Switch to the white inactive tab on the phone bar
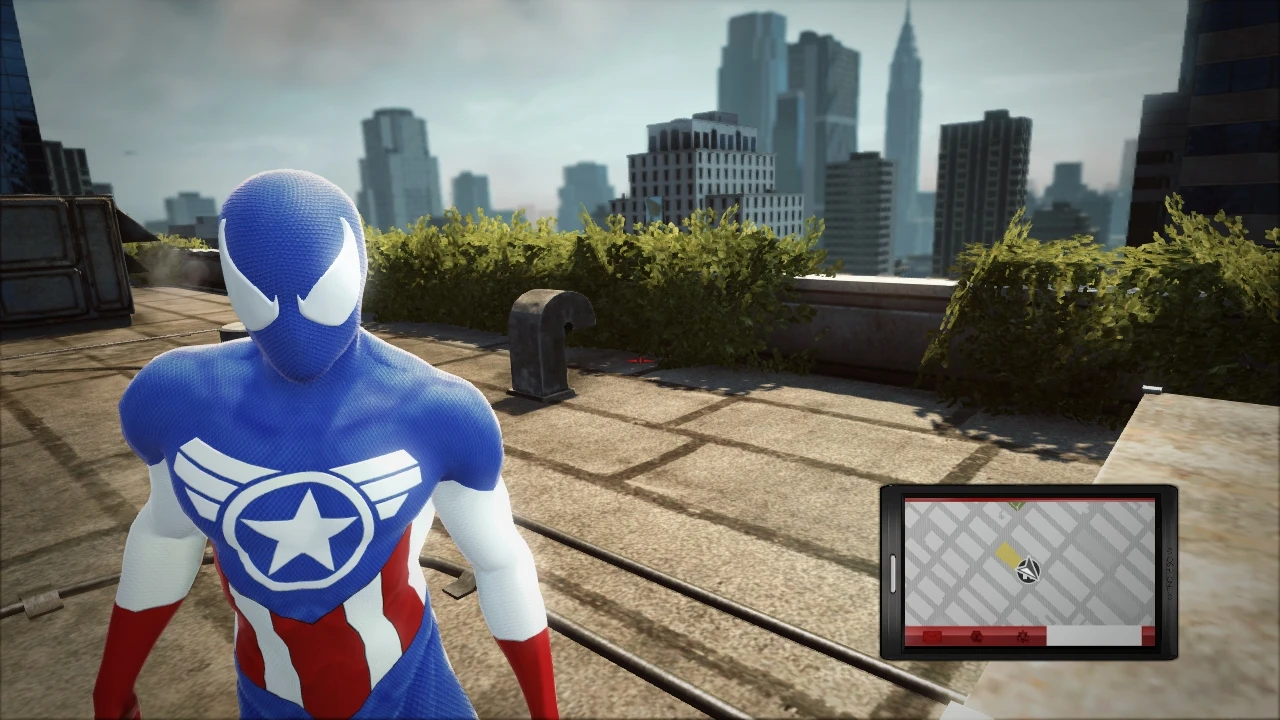Screen dimensions: 1280x720 [x=1094, y=636]
